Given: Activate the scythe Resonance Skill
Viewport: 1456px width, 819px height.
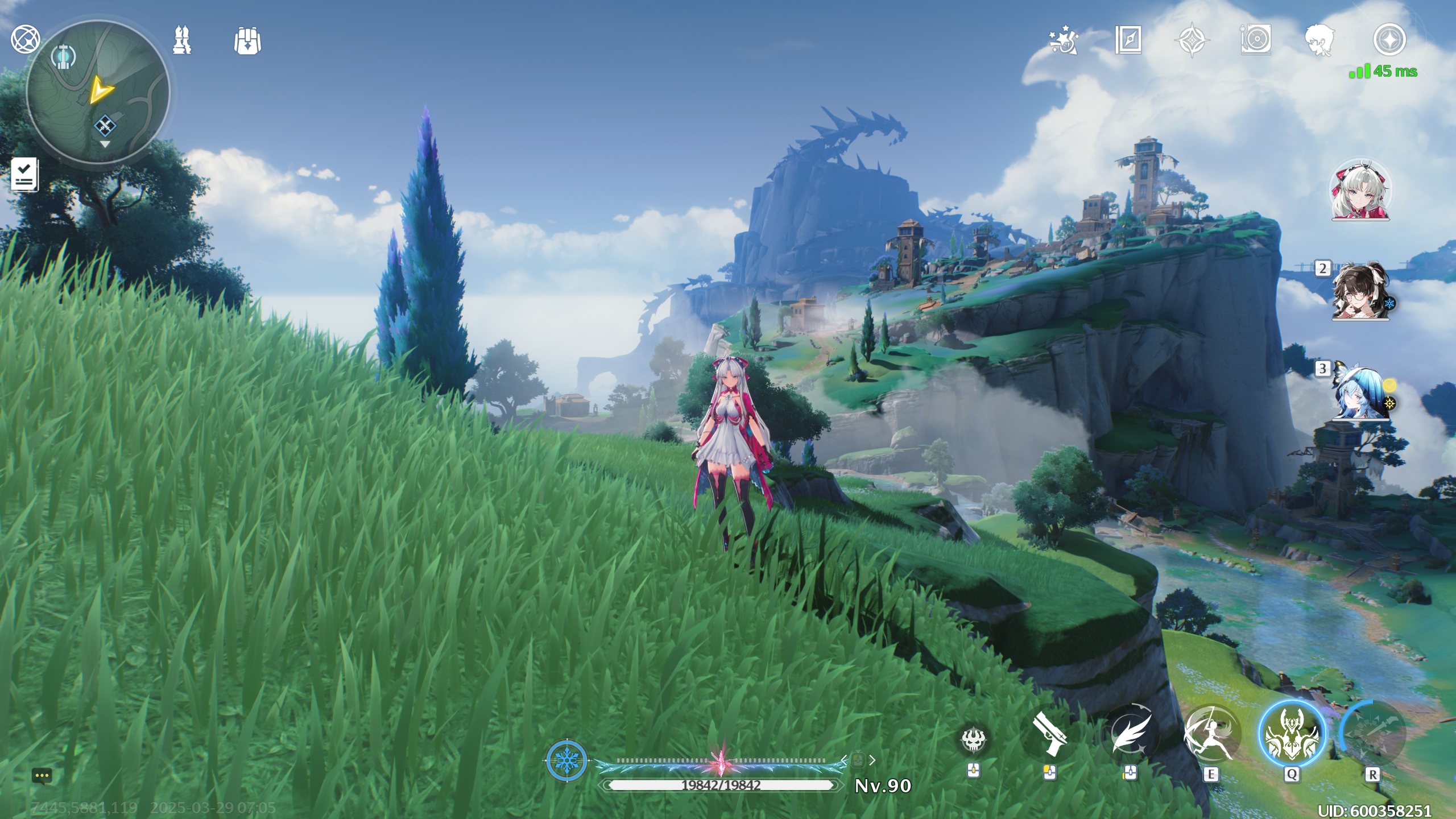Looking at the screenshot, I should (1211, 735).
